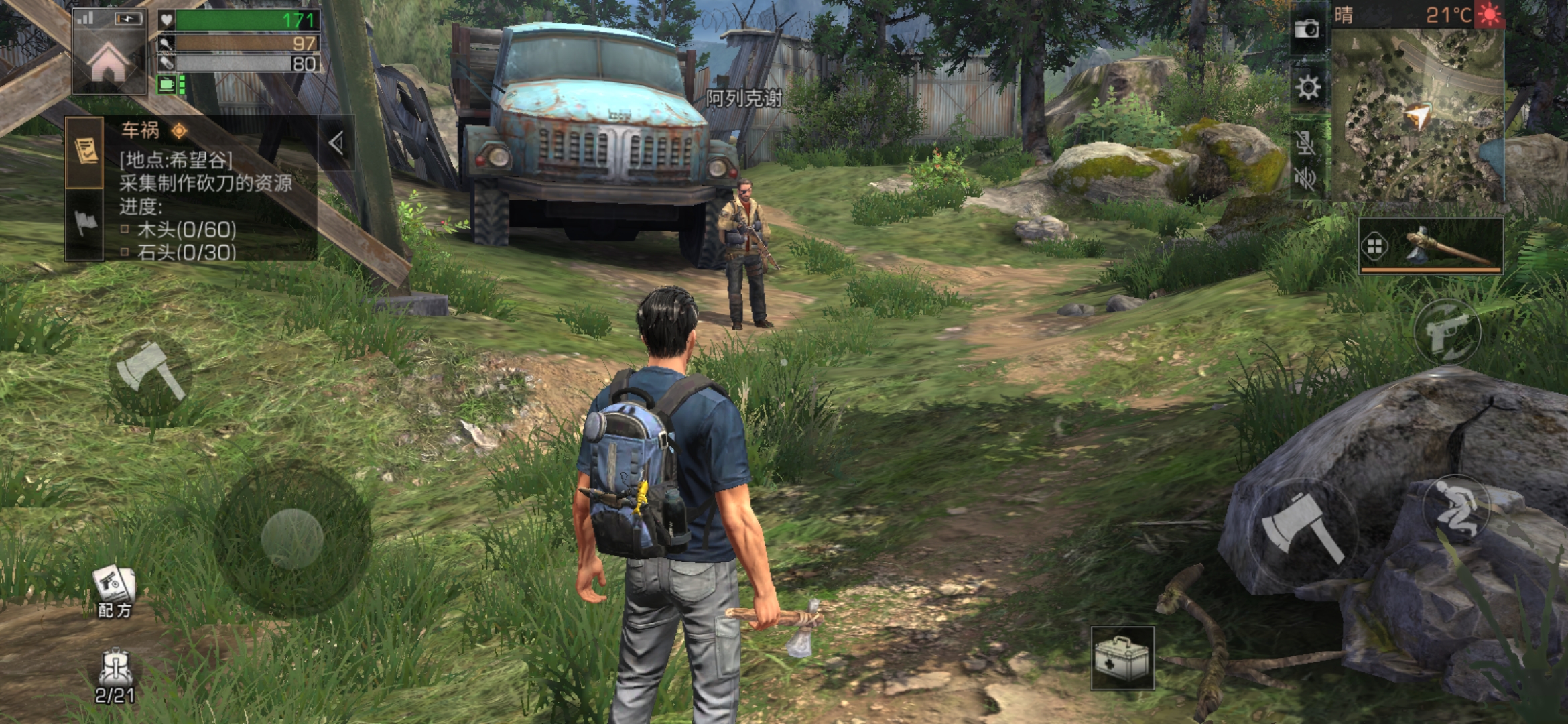This screenshot has width=1568, height=724.
Task: Open the backpack inventory
Action: click(115, 675)
